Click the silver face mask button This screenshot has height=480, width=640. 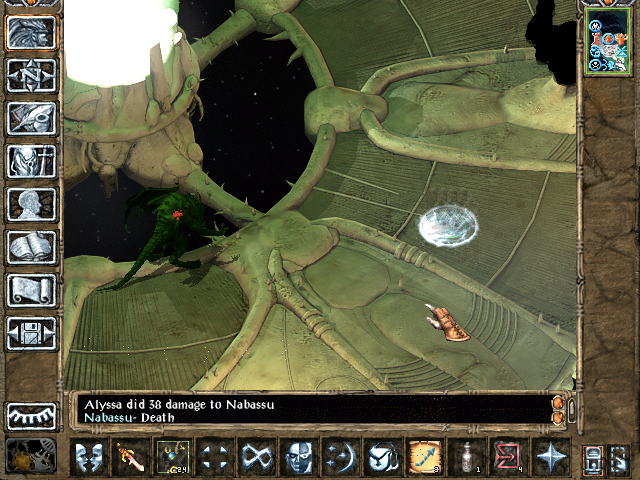pyautogui.click(x=298, y=458)
